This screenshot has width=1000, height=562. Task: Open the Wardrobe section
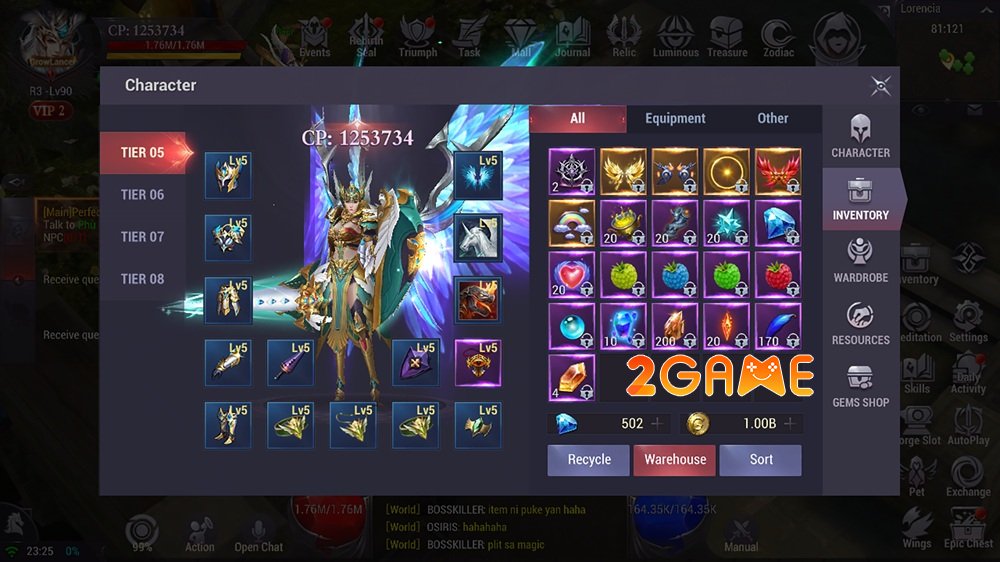point(860,262)
